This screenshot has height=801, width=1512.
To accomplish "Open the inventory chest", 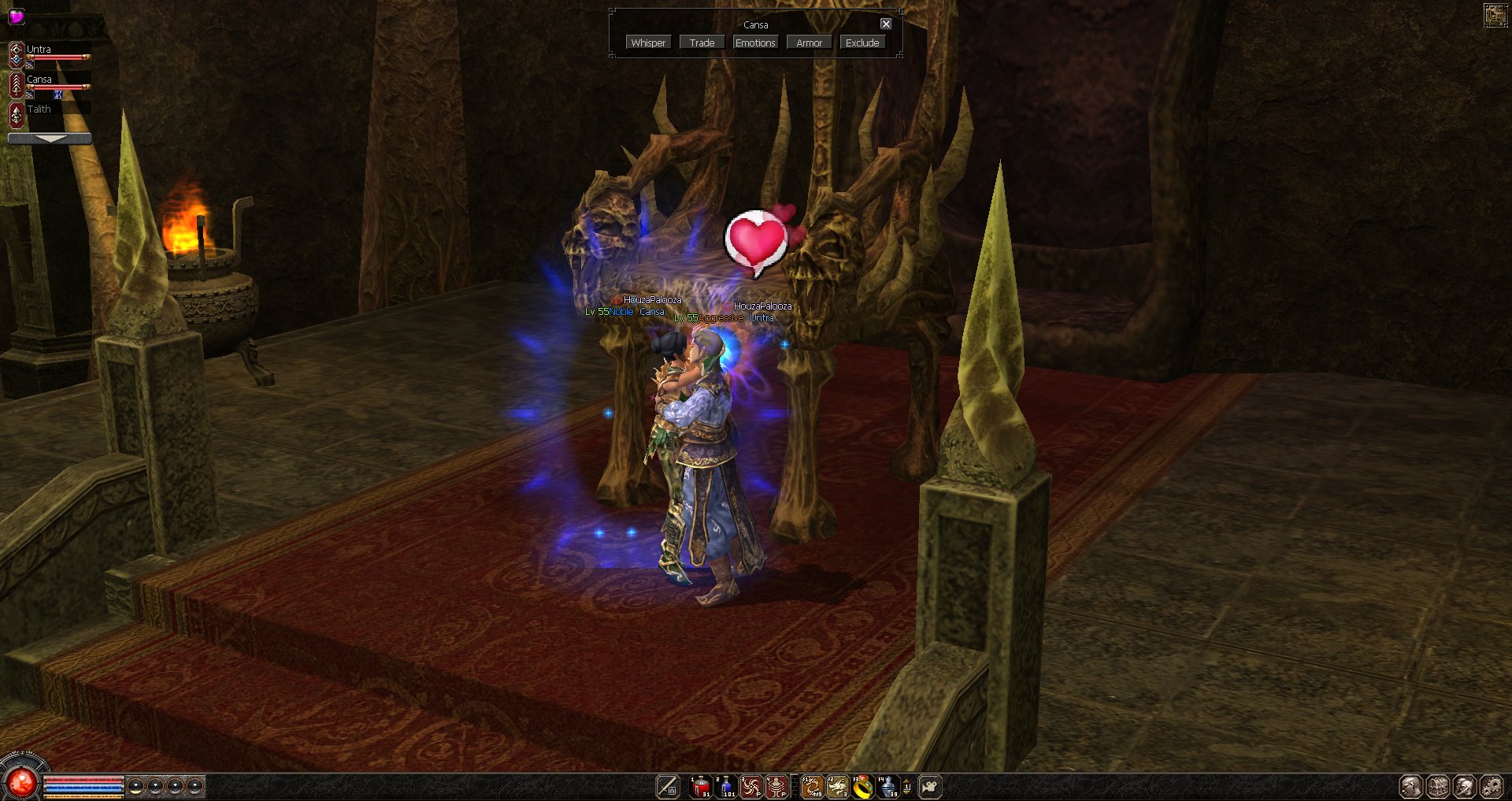I will tap(1438, 786).
